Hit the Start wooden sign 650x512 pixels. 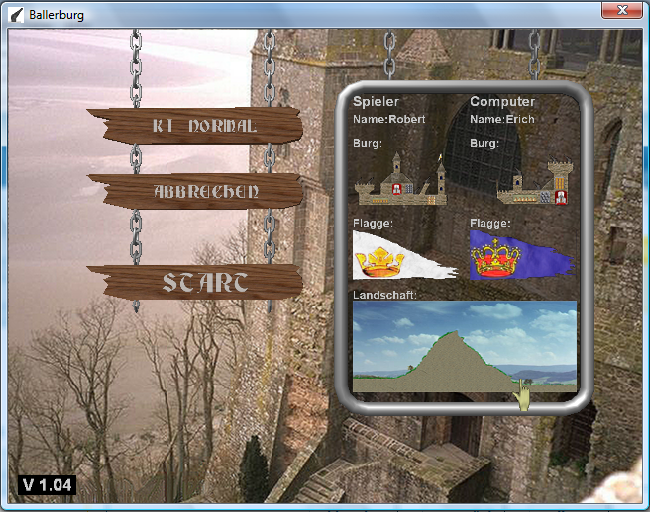[195, 282]
